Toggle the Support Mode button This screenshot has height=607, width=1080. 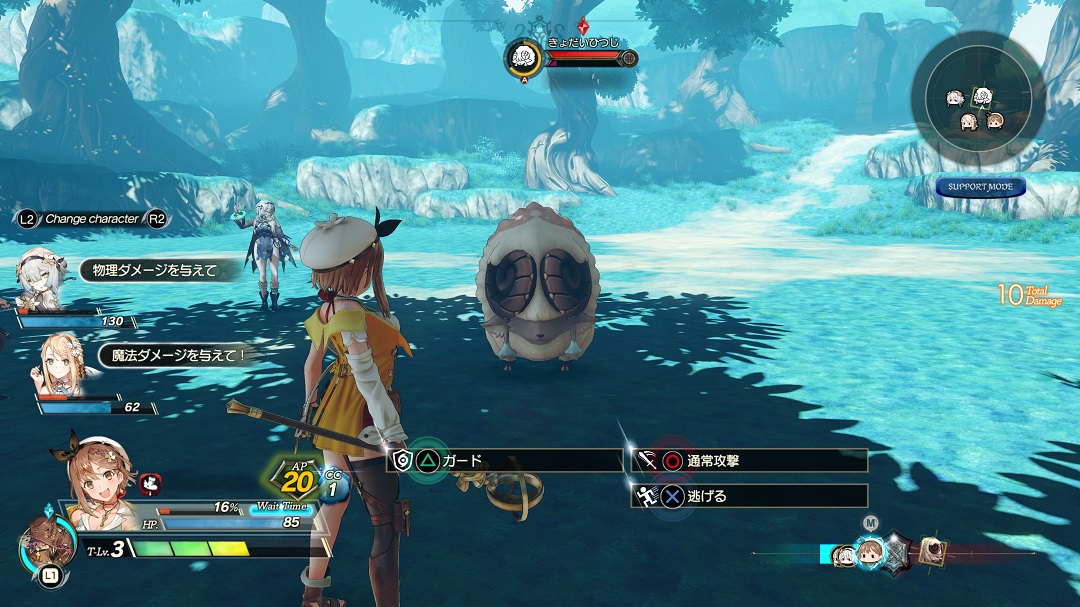coord(980,187)
